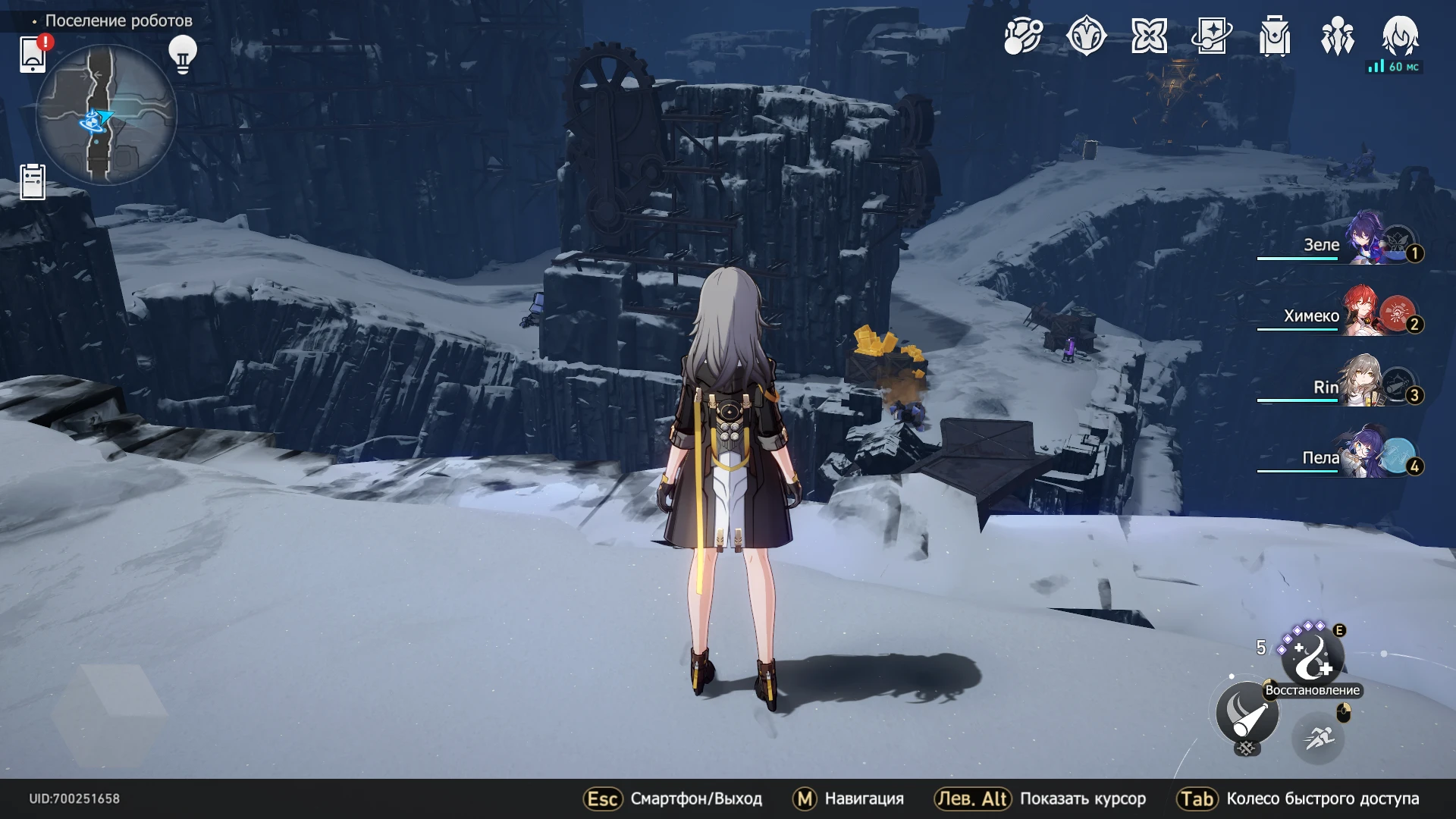Toggle the sprint running icon
The image size is (1456, 819).
[x=1318, y=738]
